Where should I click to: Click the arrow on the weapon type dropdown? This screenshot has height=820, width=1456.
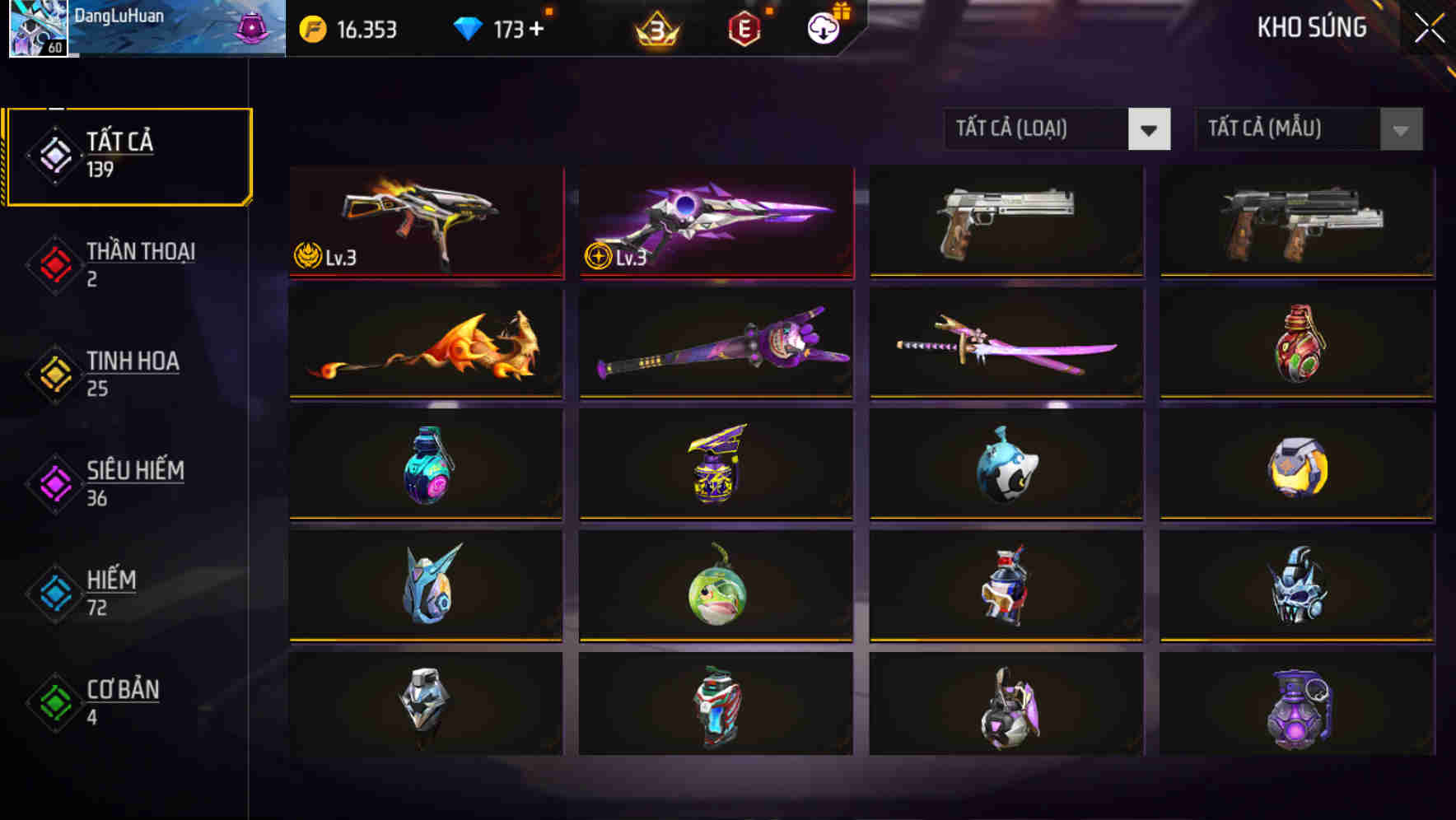pos(1150,129)
